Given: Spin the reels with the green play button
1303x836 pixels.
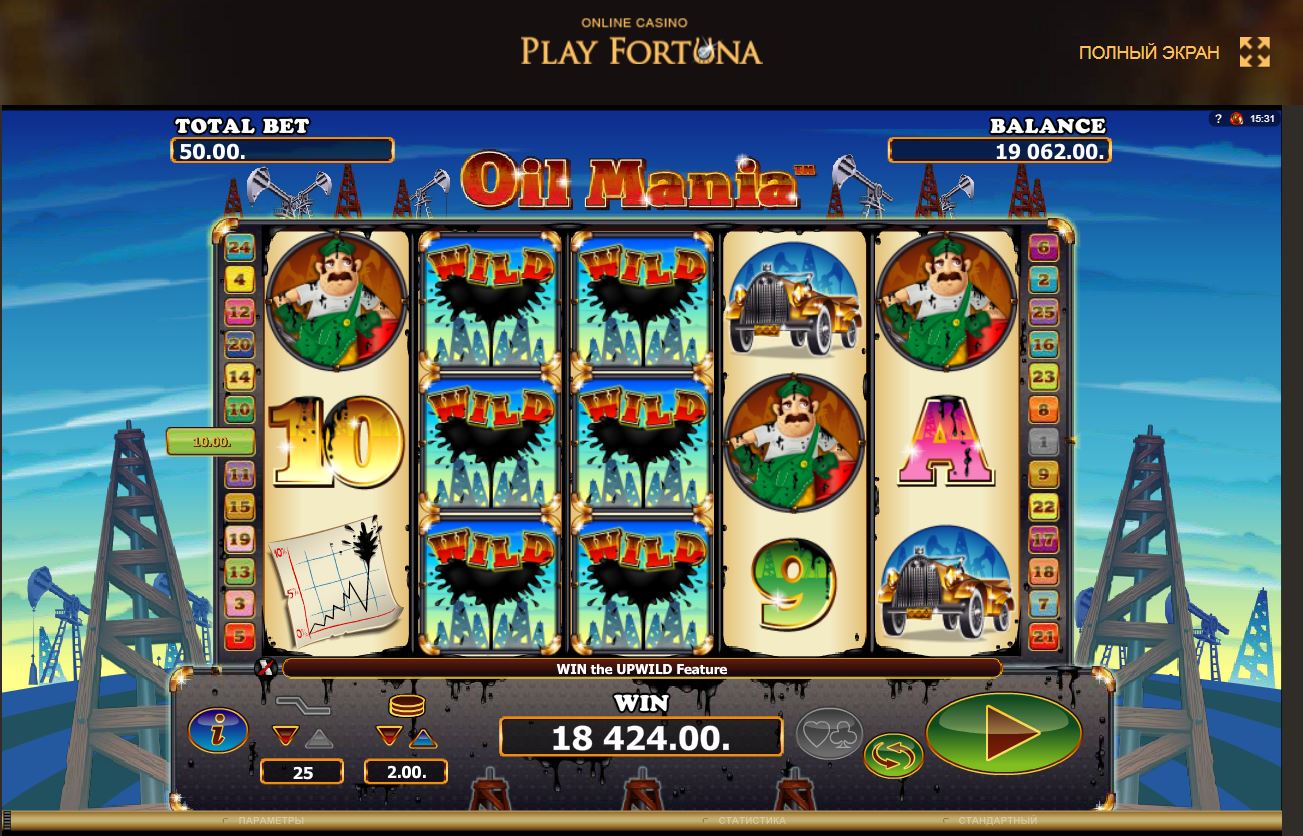Looking at the screenshot, I should click(x=1003, y=733).
